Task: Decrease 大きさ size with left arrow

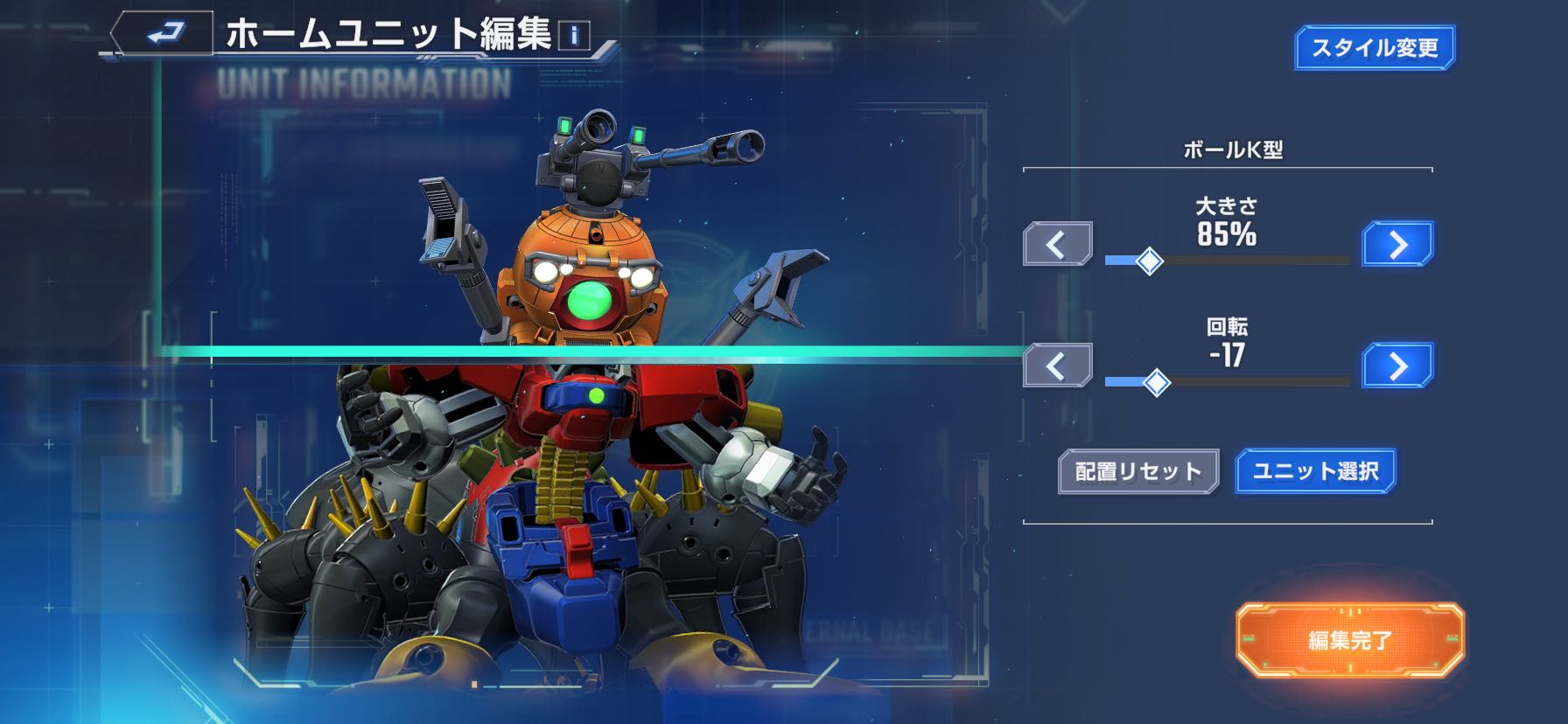Action: [1057, 244]
